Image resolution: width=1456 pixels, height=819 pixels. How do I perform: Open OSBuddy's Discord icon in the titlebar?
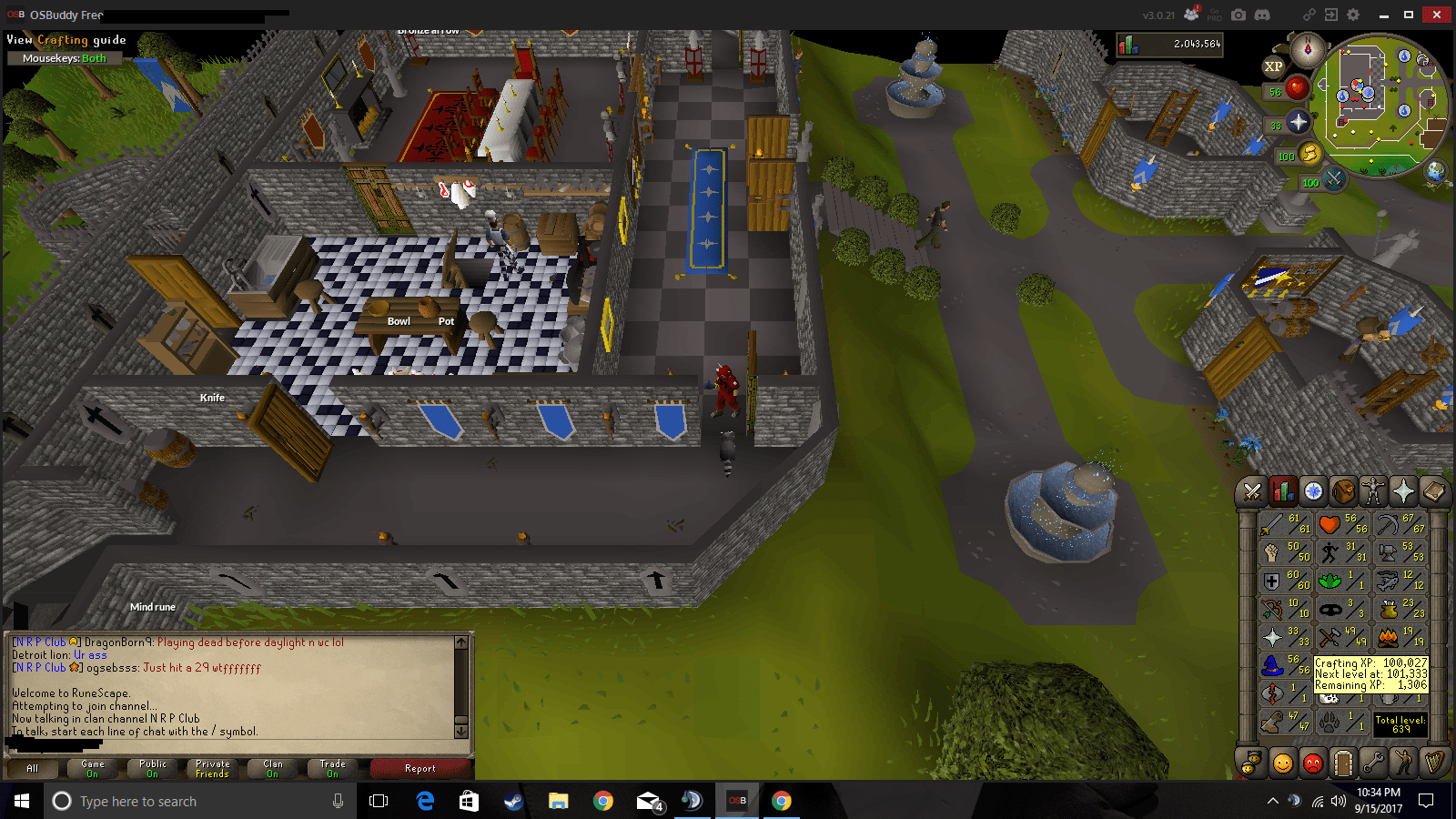click(x=1262, y=15)
